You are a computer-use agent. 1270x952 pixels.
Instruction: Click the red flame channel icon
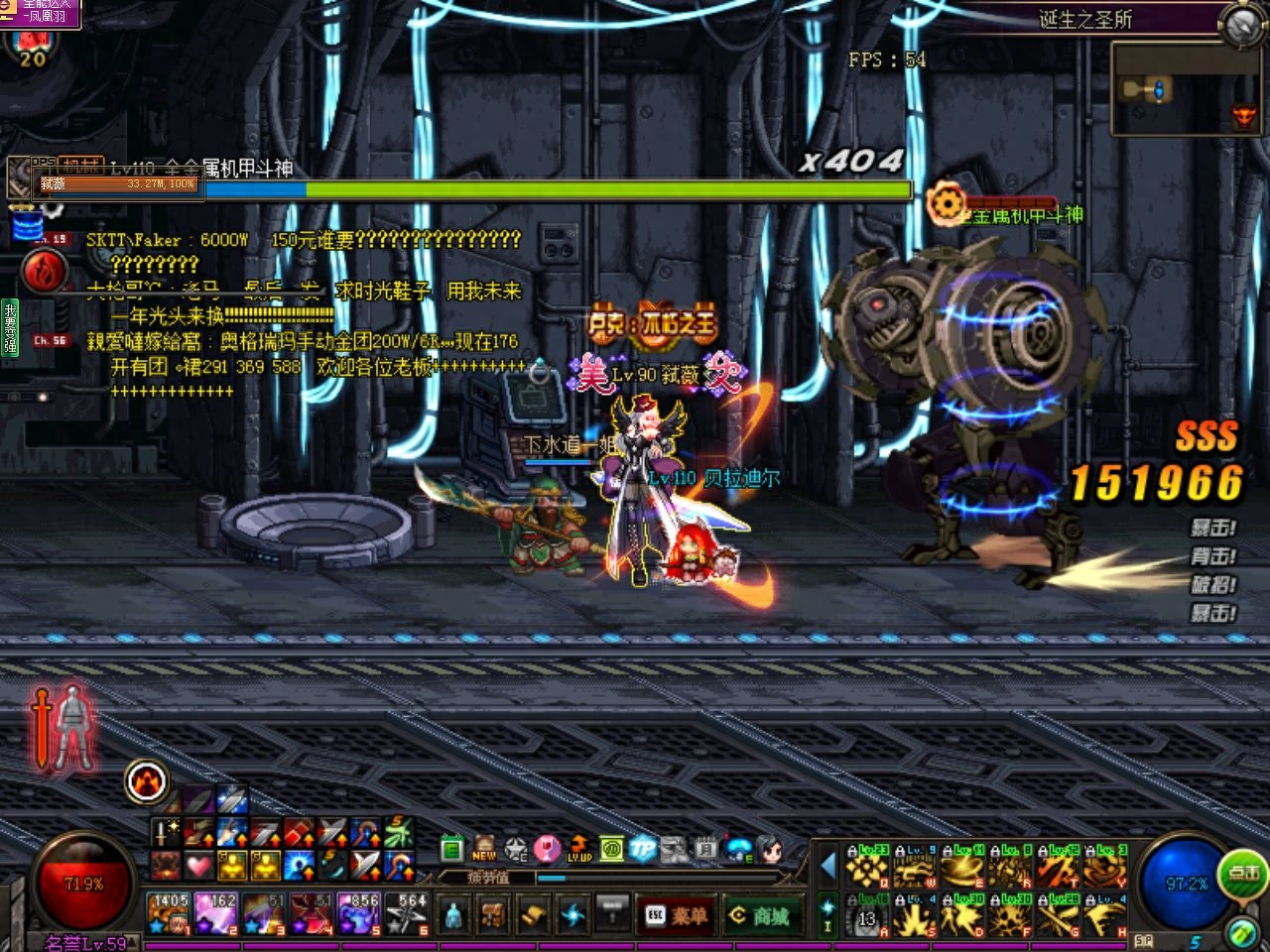point(44,271)
